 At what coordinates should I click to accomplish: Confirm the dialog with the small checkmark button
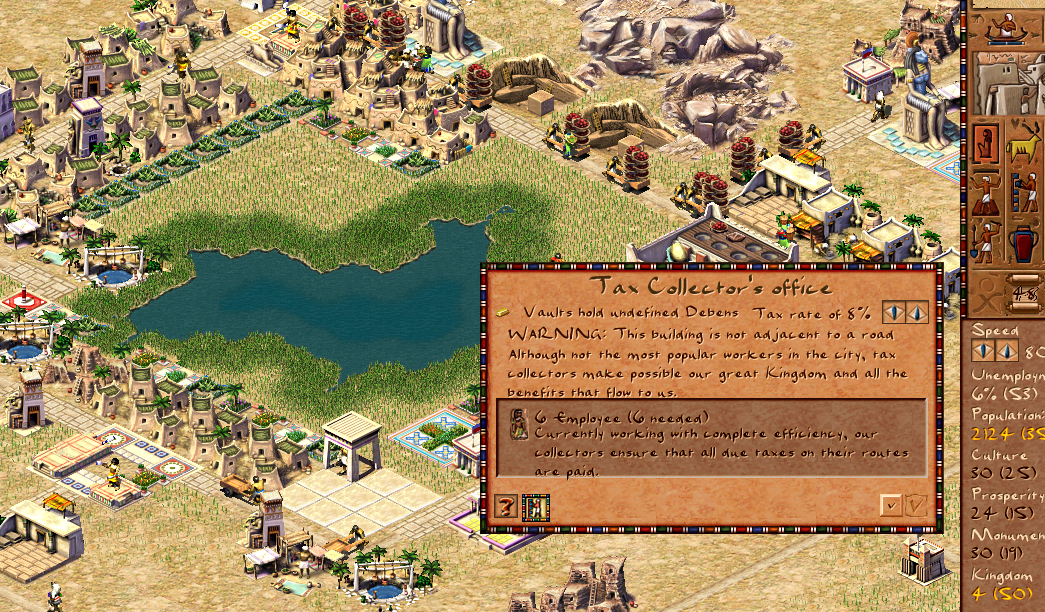[x=890, y=506]
